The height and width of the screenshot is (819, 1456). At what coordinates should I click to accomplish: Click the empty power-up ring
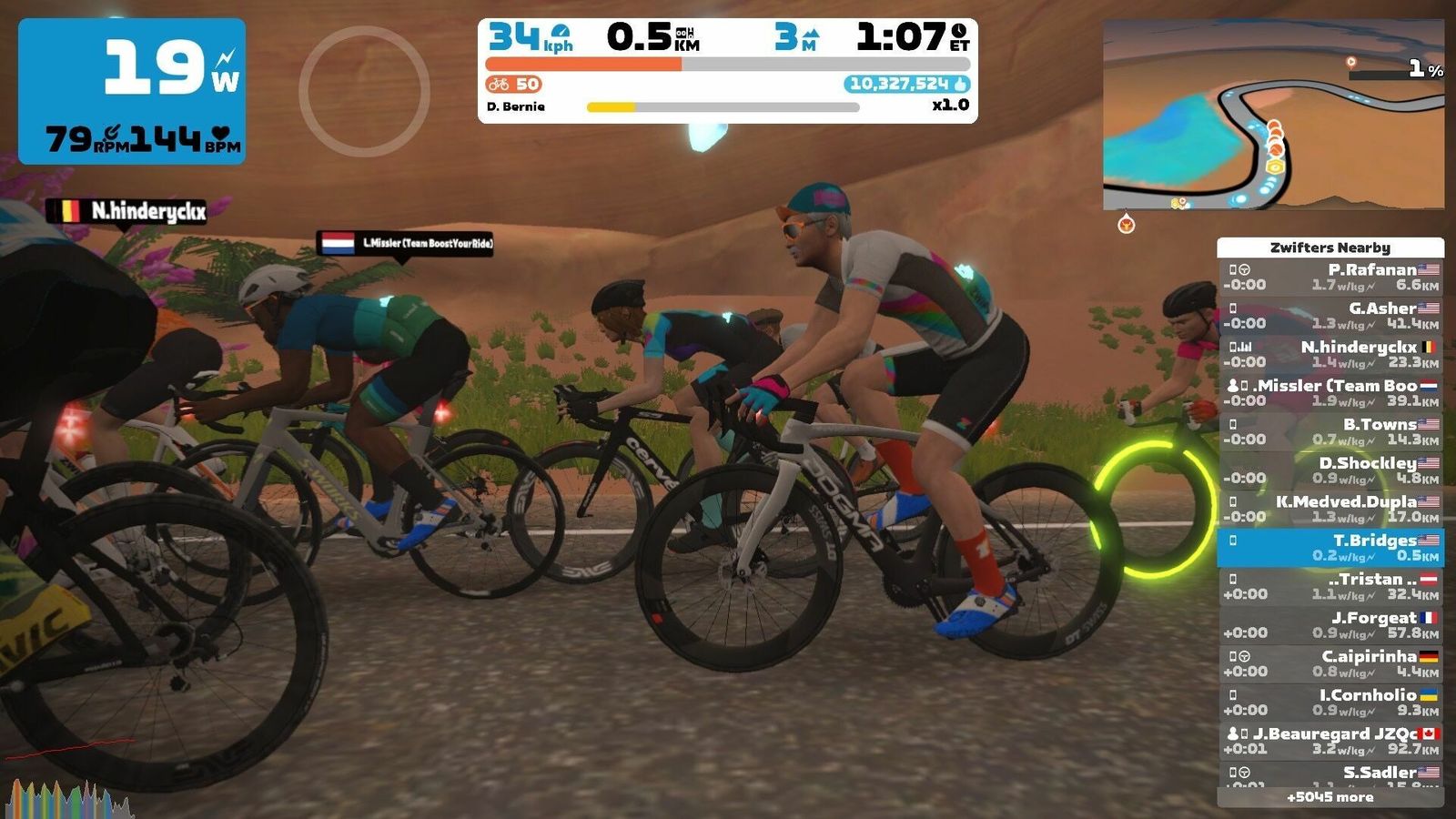pyautogui.click(x=364, y=91)
